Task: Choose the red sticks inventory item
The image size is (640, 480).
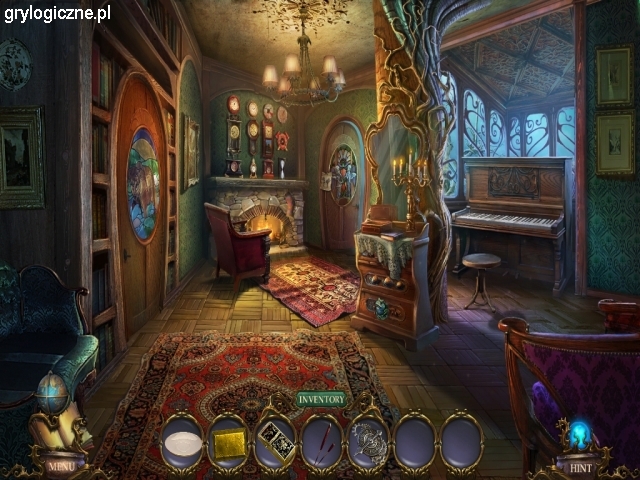Action: (322, 441)
